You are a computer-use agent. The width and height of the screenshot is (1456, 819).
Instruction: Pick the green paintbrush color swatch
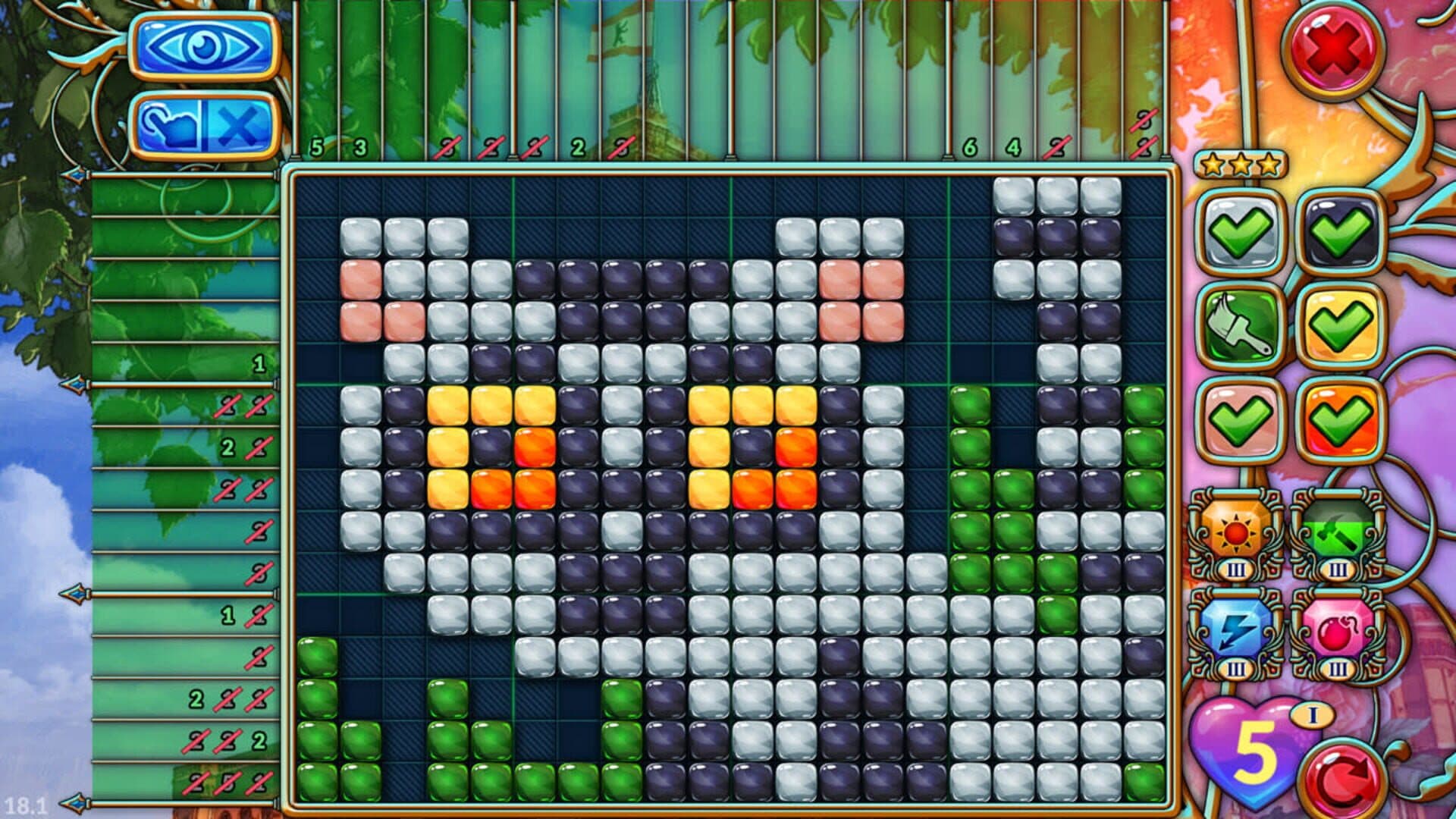(1240, 326)
